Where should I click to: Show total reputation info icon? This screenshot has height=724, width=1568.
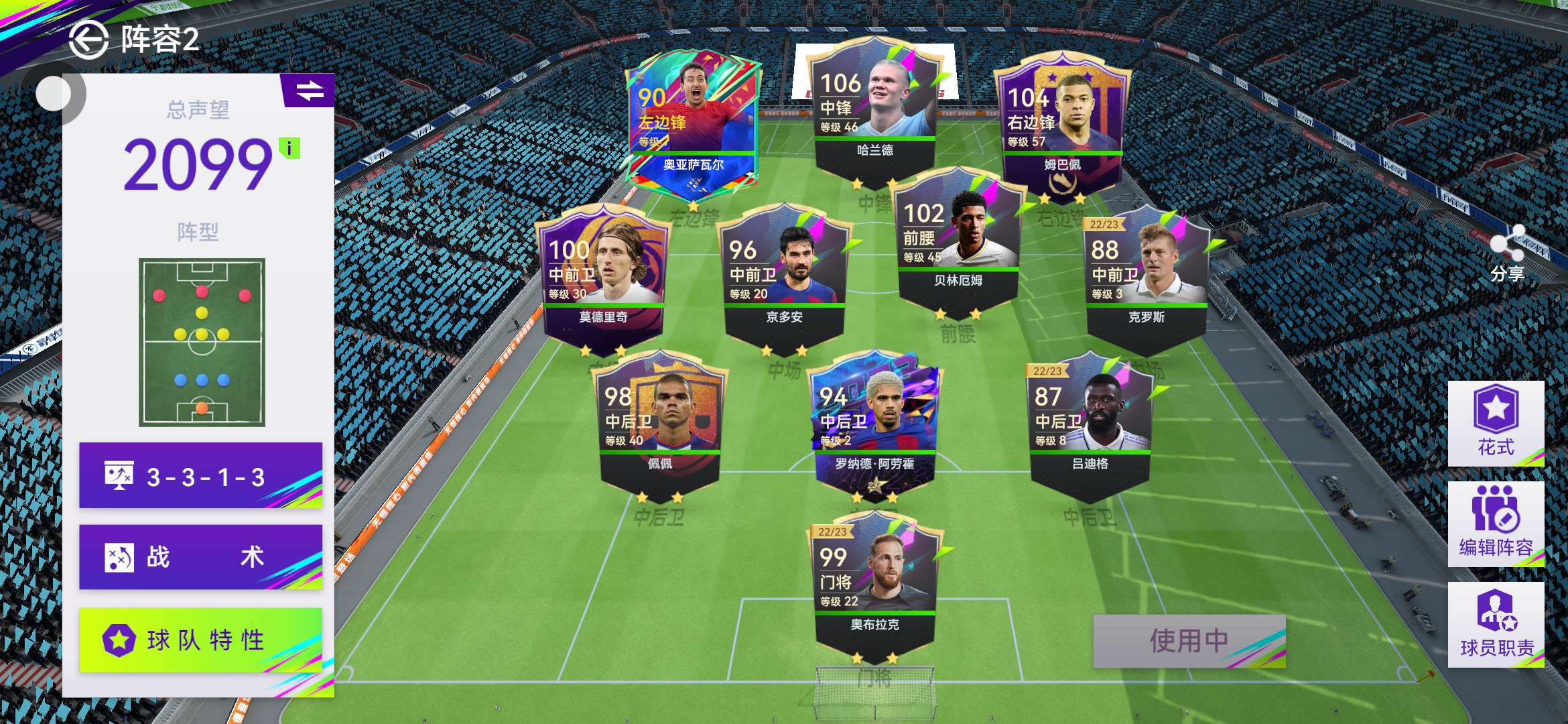(x=289, y=148)
